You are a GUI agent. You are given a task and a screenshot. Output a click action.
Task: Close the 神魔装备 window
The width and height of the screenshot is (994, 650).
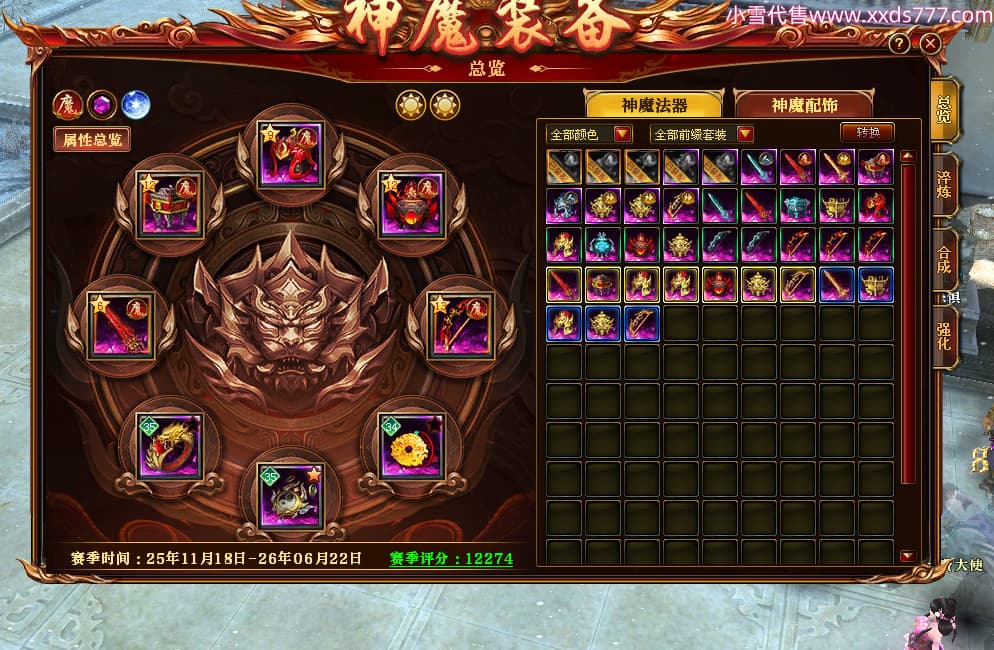[930, 44]
